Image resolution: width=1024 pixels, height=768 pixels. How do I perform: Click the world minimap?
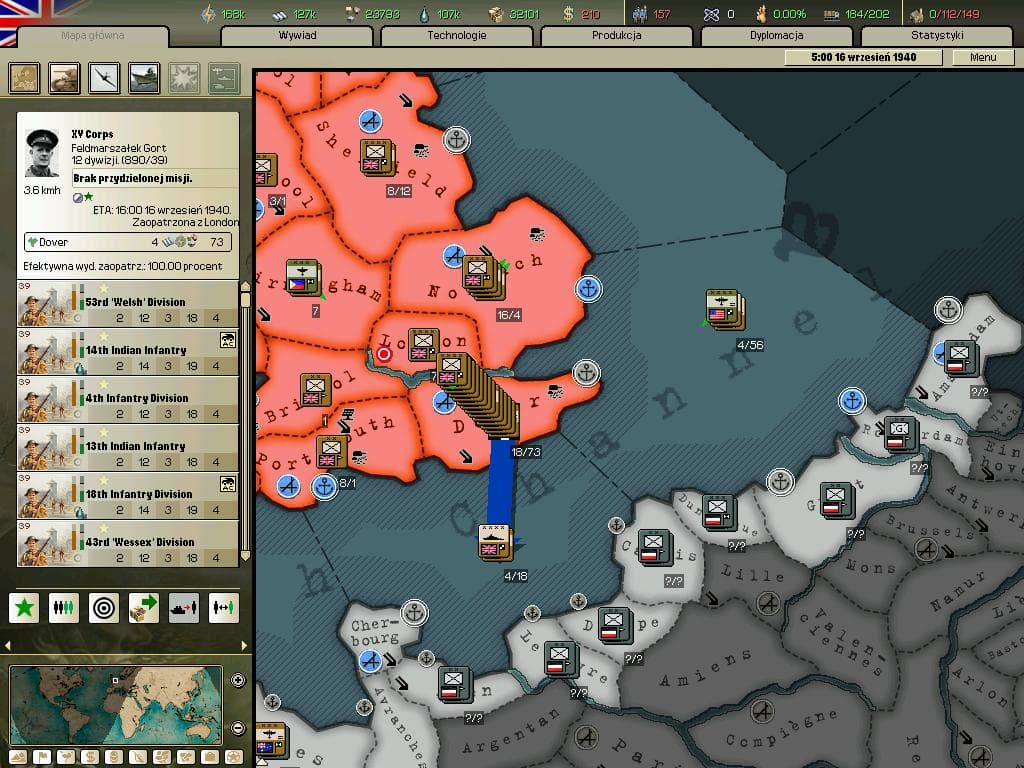pyautogui.click(x=115, y=704)
